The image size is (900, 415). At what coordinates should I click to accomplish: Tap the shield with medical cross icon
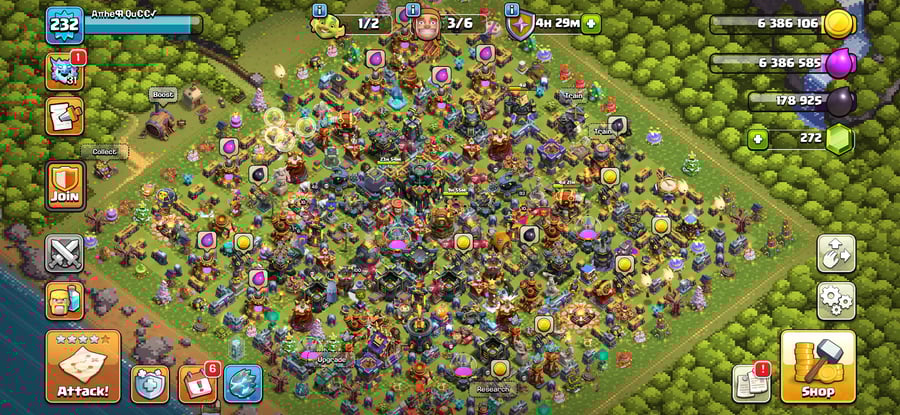pyautogui.click(x=148, y=383)
